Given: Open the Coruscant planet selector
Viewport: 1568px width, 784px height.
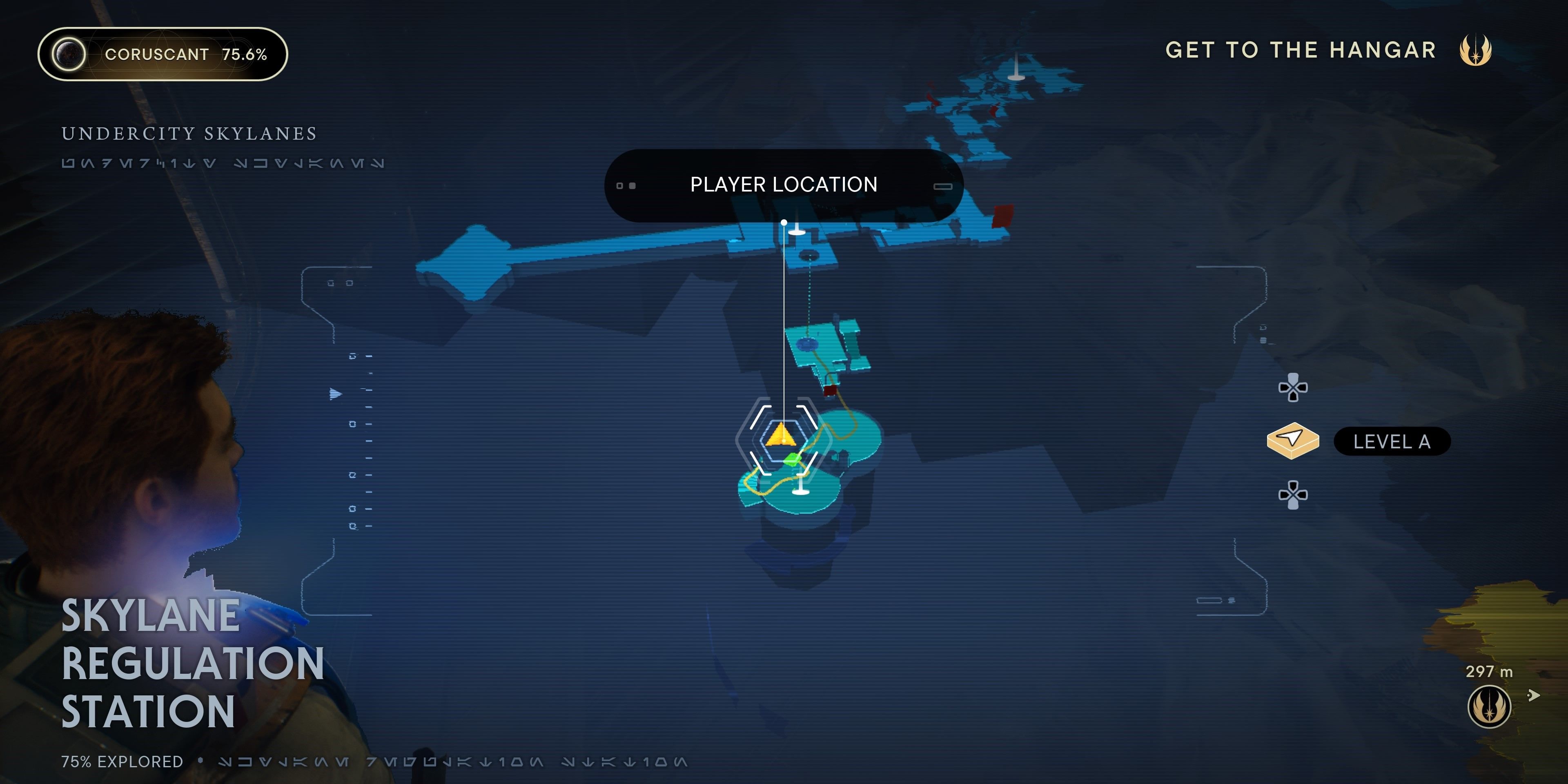Looking at the screenshot, I should click(x=163, y=54).
